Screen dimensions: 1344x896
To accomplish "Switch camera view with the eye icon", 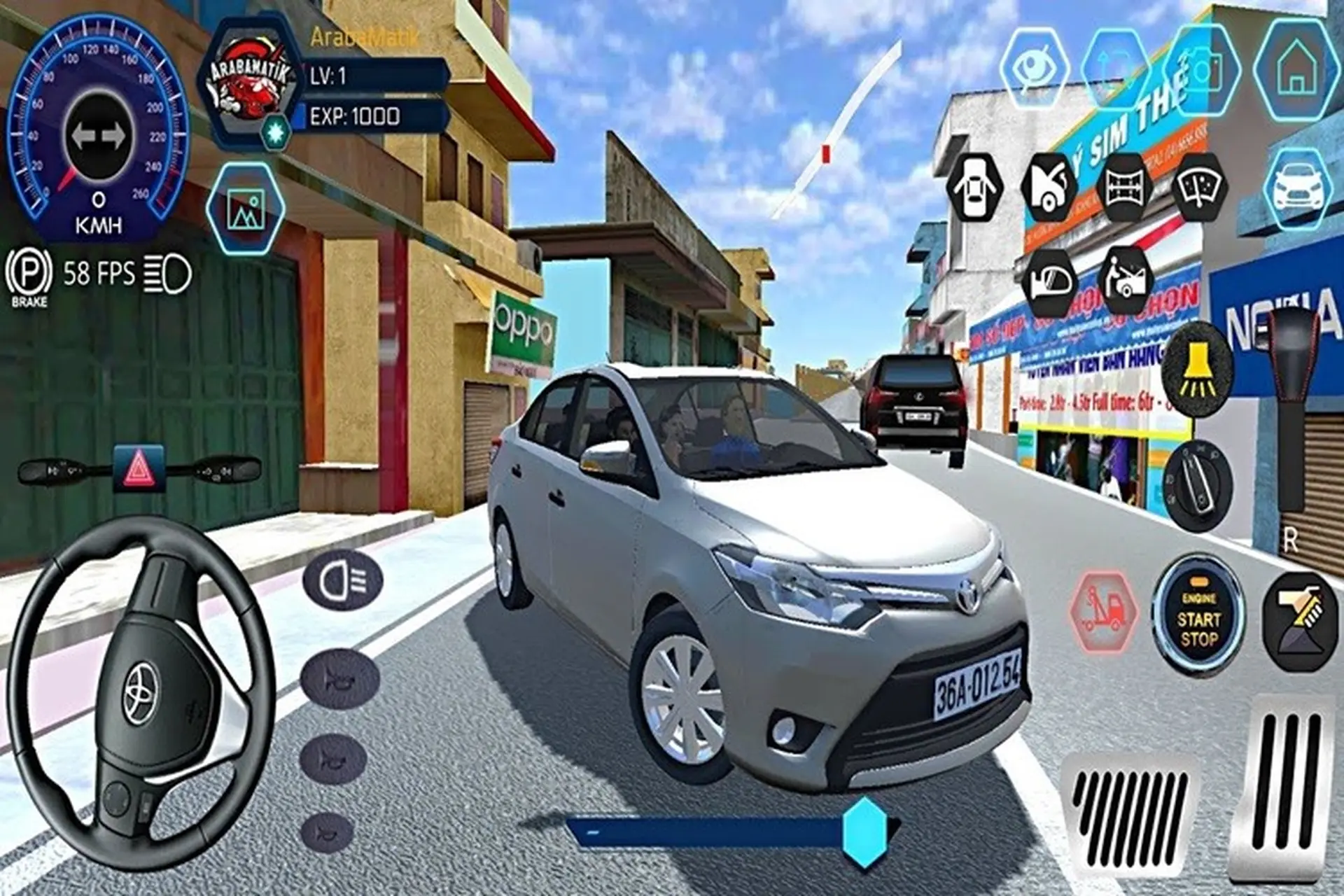I will [x=1036, y=66].
